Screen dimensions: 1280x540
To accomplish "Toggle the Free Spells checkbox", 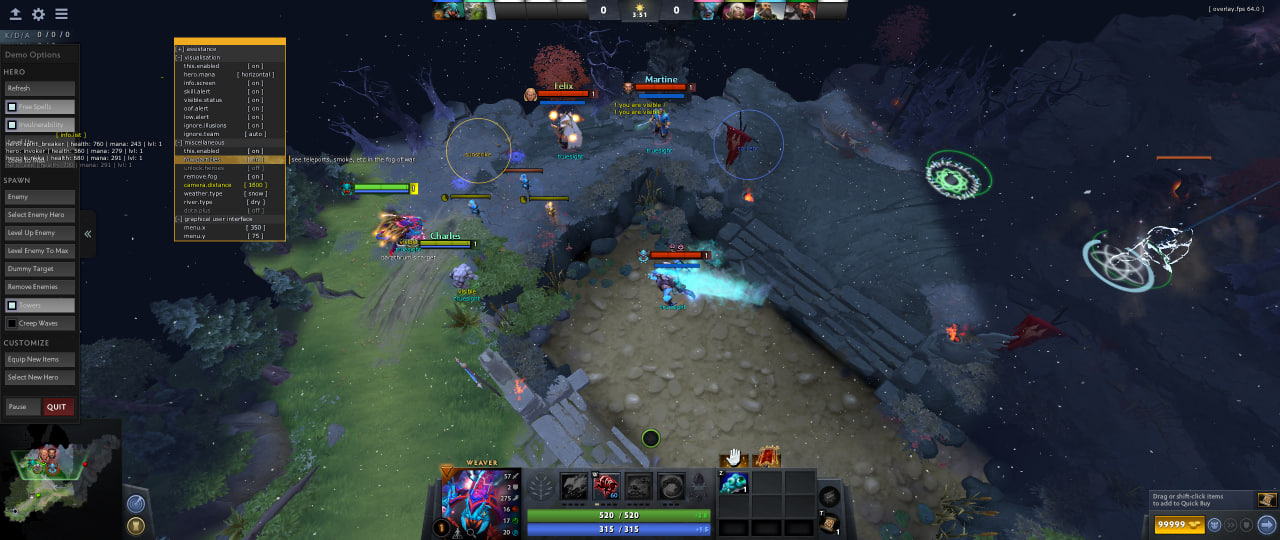I will [x=12, y=107].
